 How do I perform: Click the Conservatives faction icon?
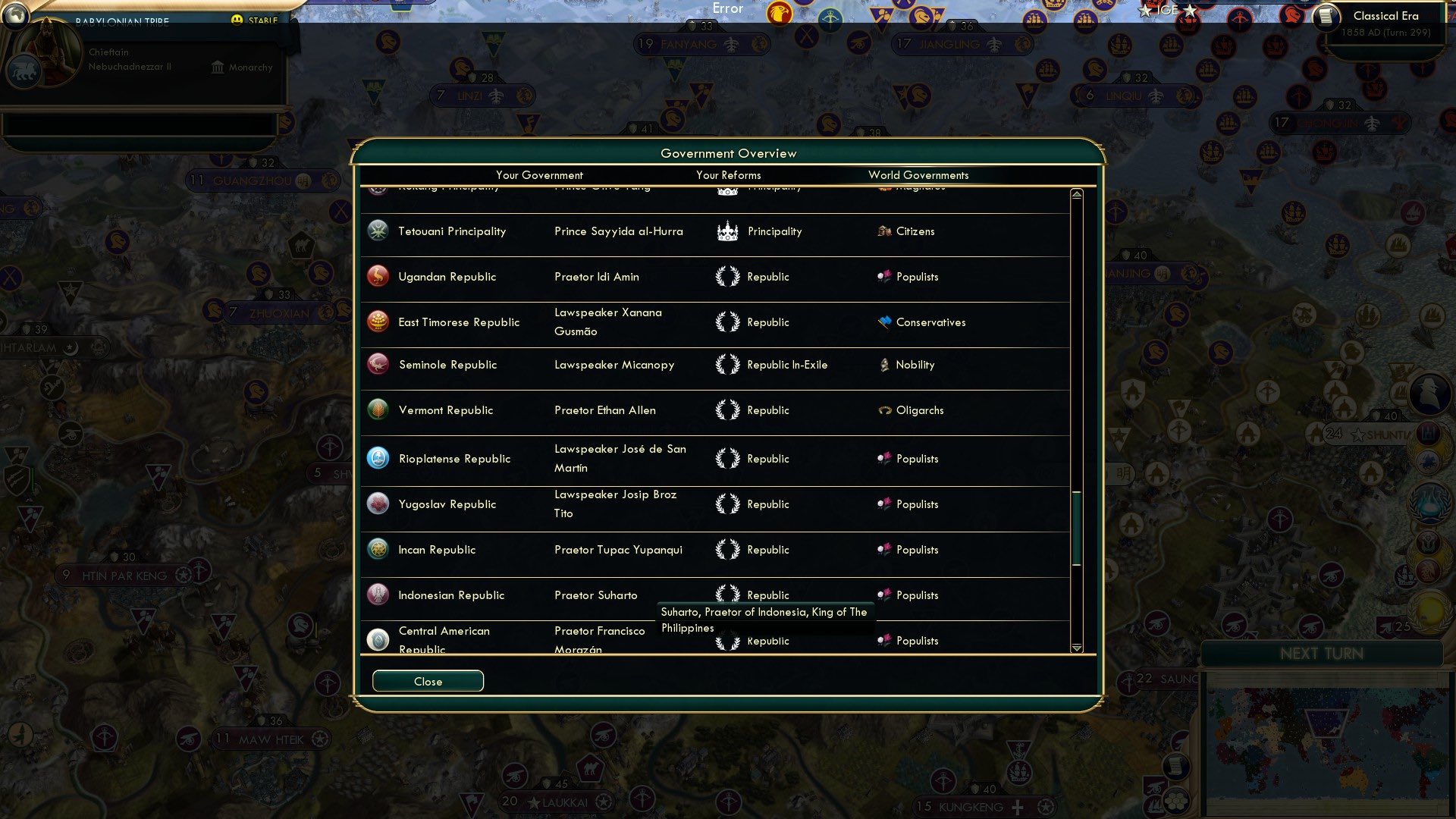[883, 322]
